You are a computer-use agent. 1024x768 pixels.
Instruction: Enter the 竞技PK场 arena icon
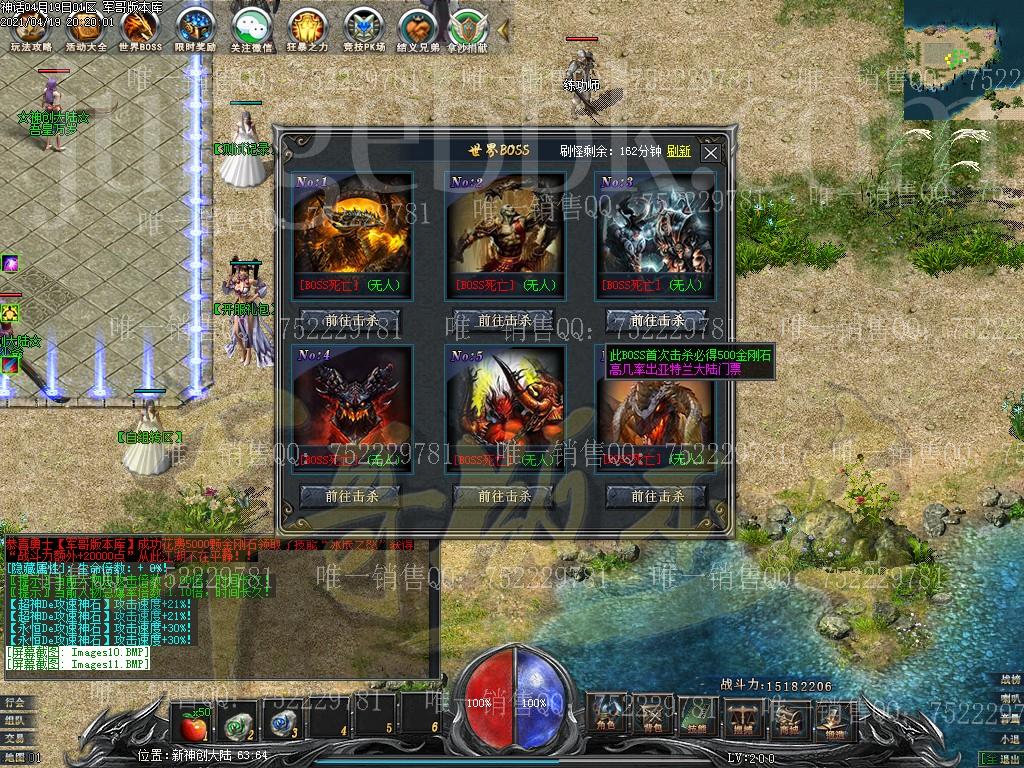pos(362,27)
